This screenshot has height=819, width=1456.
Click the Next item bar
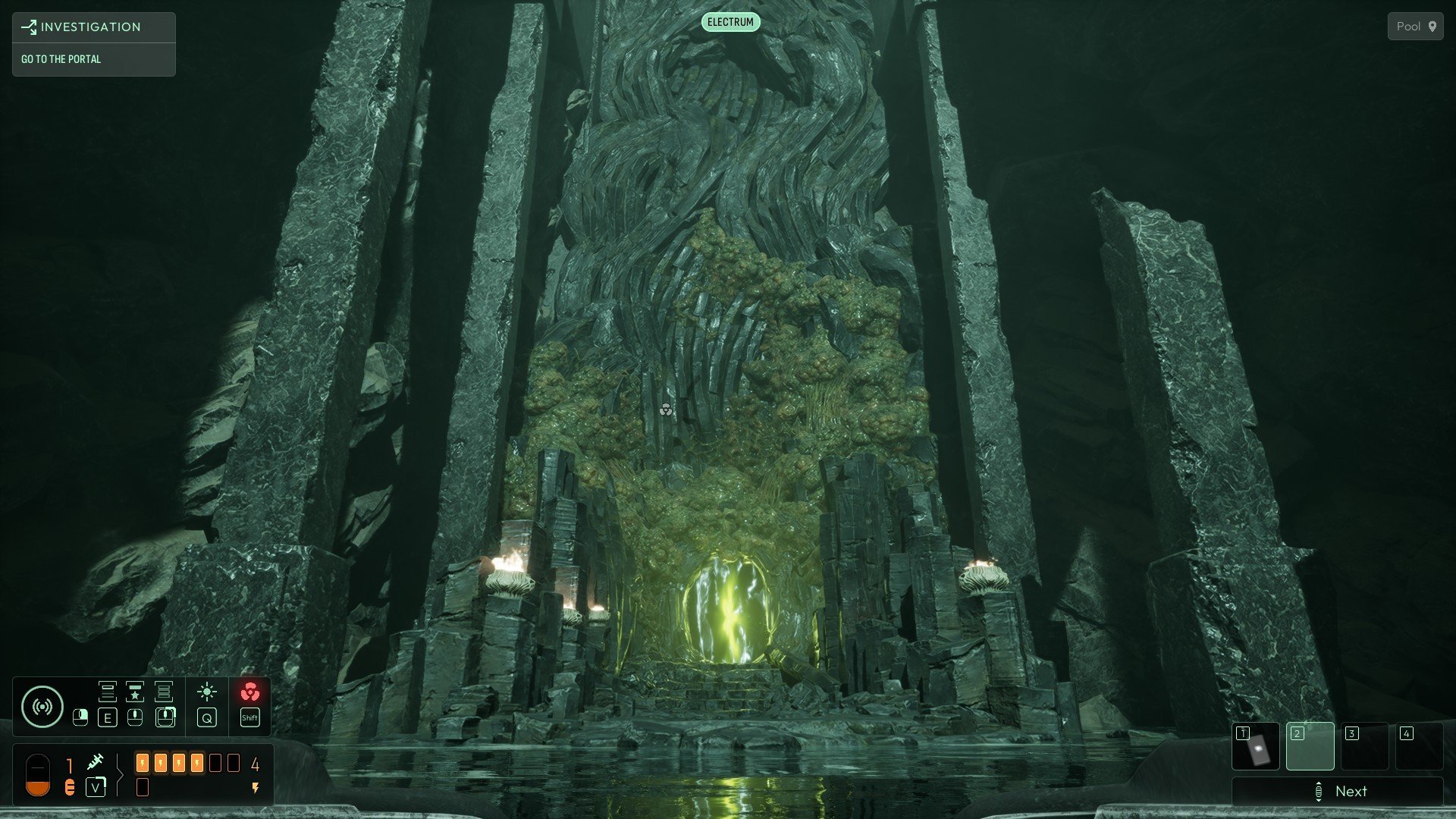1338,792
